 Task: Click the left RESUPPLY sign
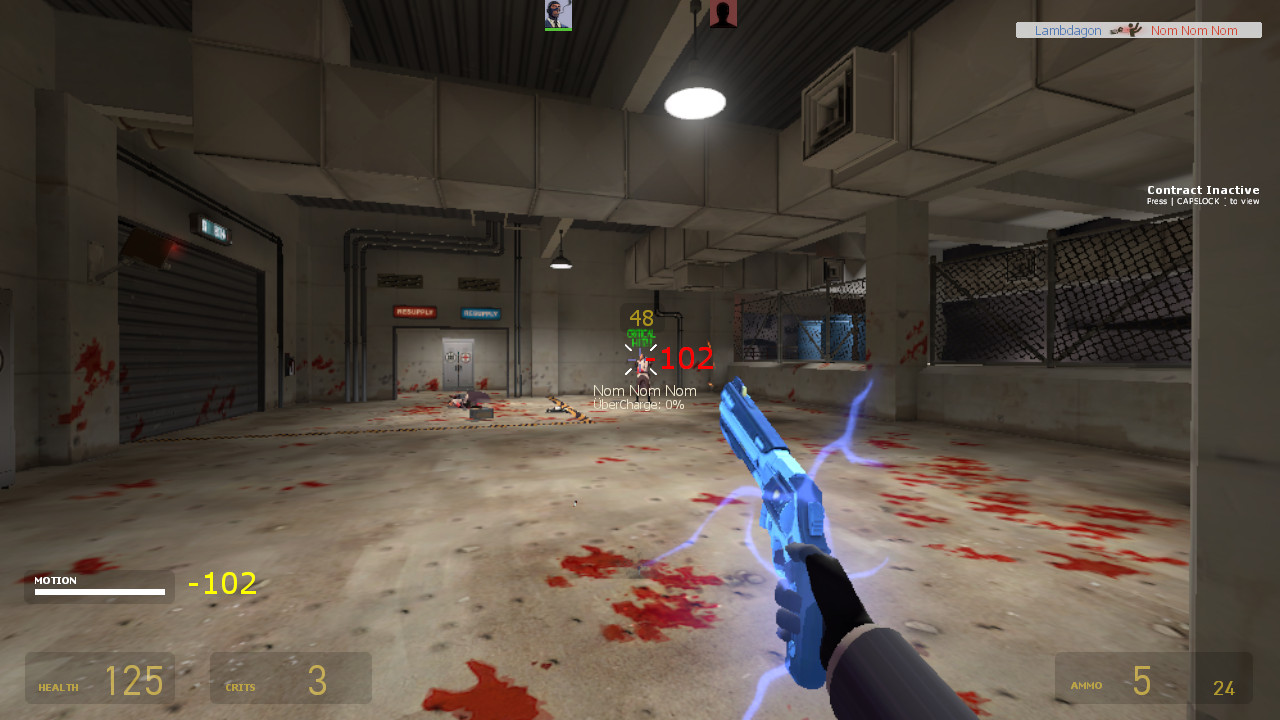[414, 311]
